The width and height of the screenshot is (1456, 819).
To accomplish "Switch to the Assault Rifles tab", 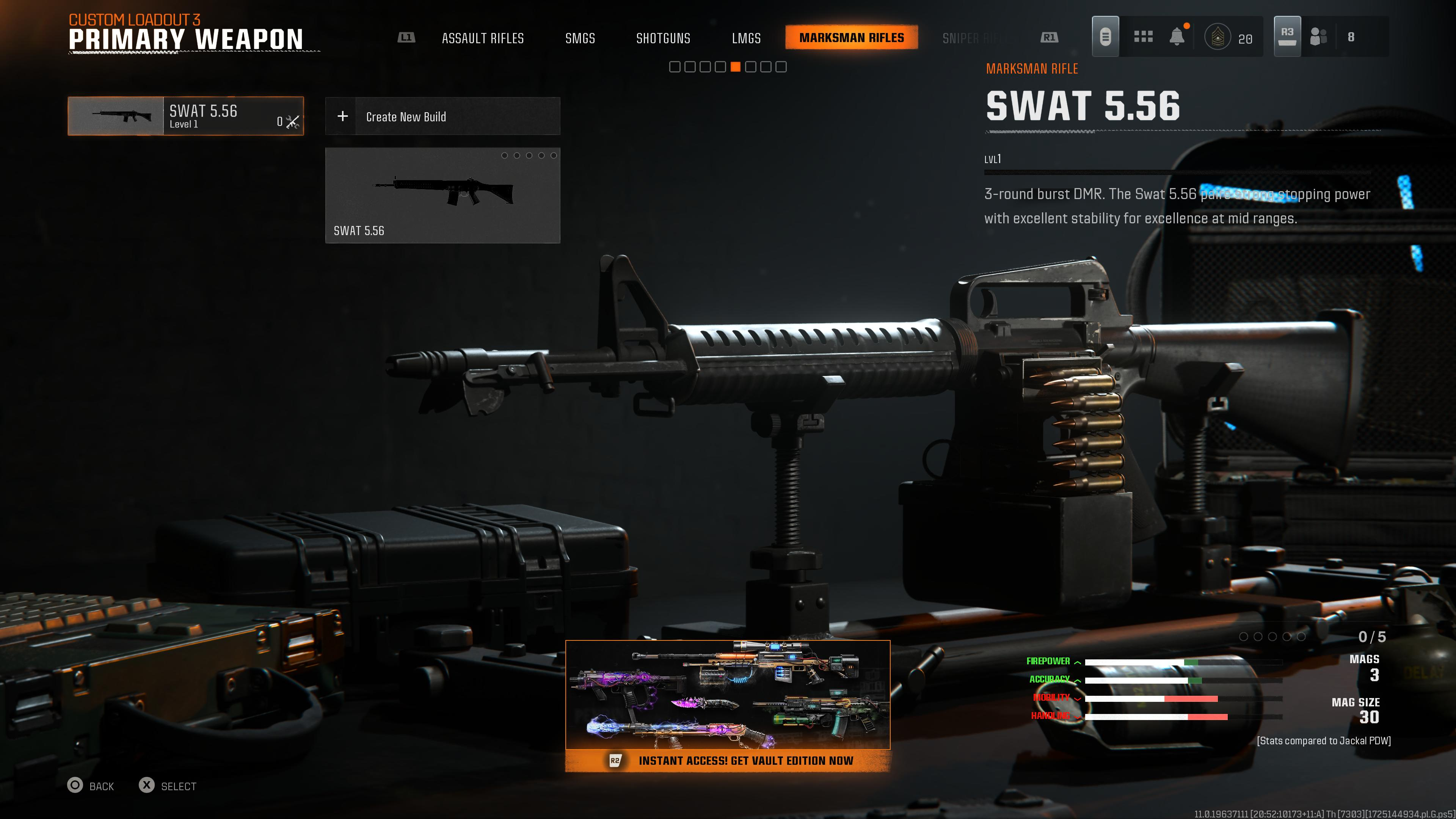I will click(483, 38).
